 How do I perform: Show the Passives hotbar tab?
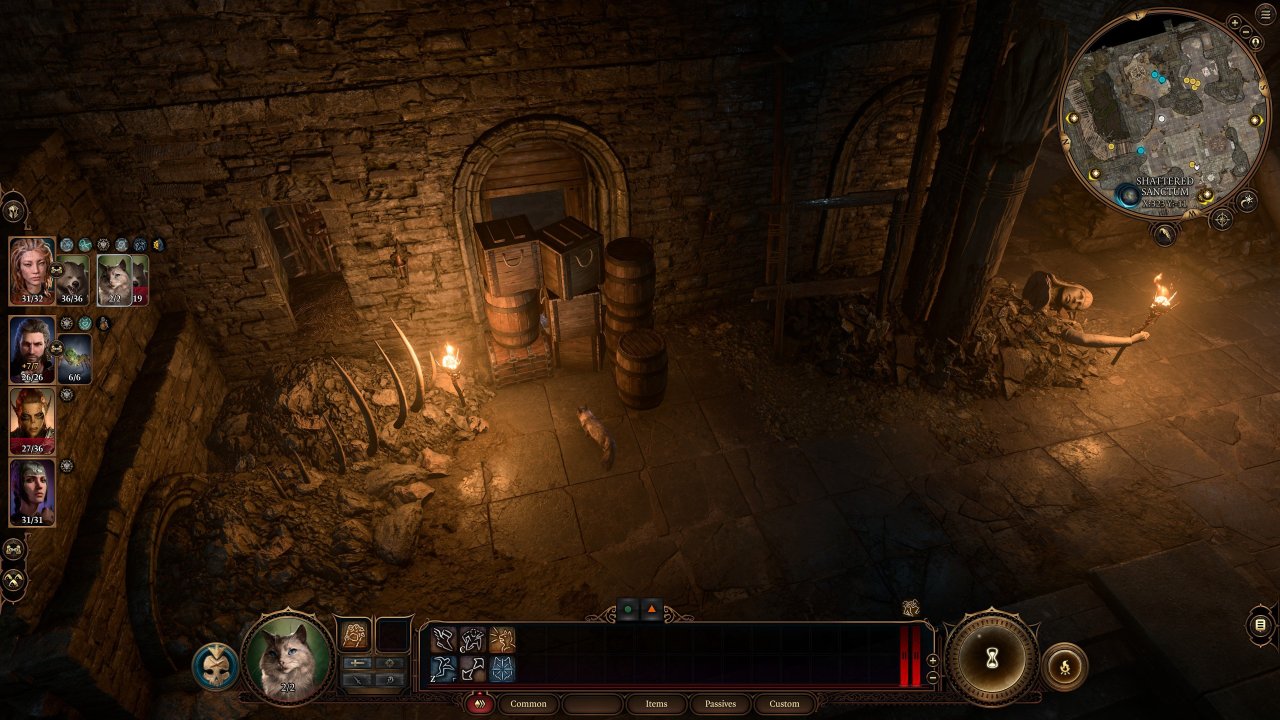pyautogui.click(x=720, y=704)
